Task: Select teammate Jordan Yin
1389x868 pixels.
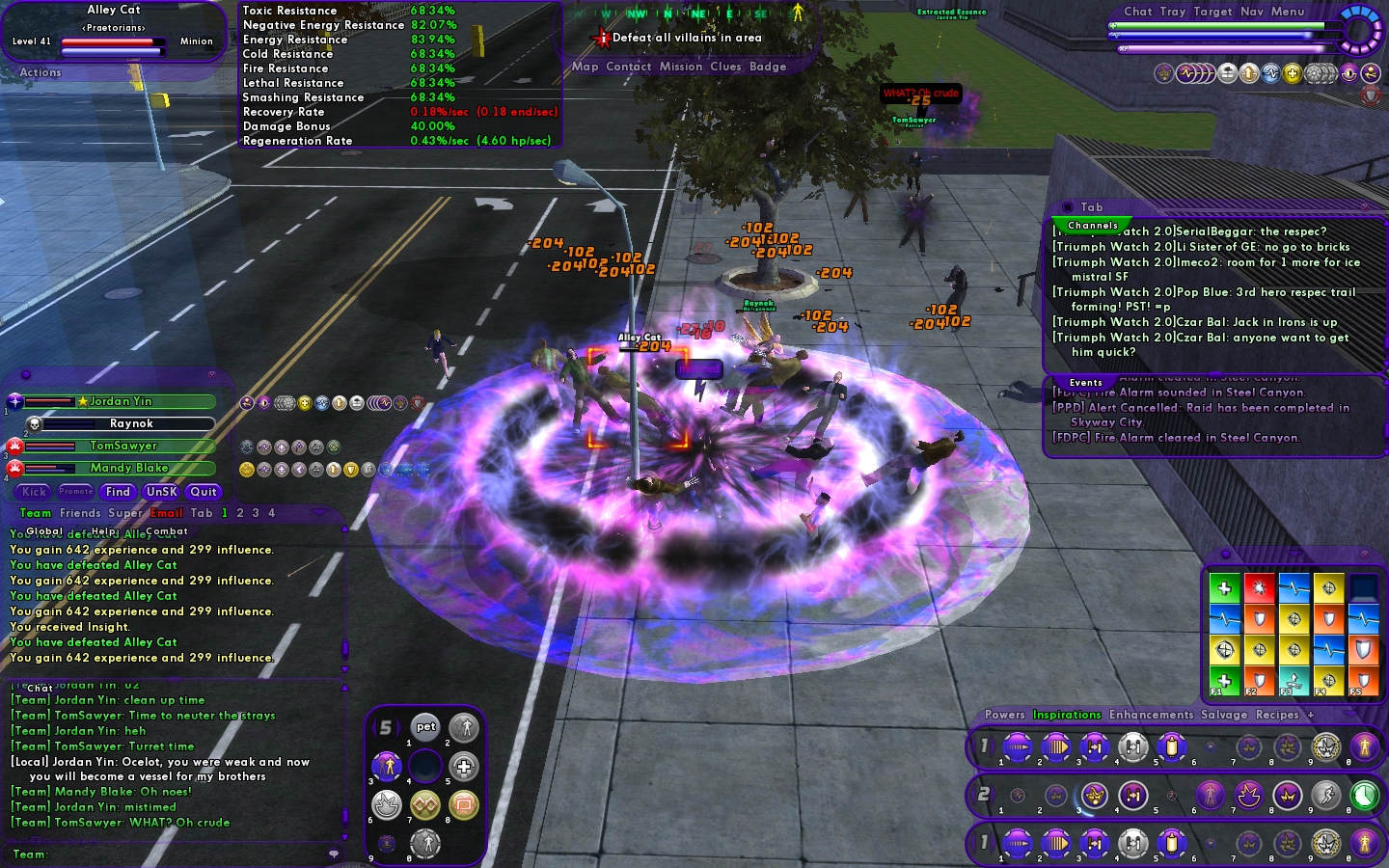Action: (121, 401)
